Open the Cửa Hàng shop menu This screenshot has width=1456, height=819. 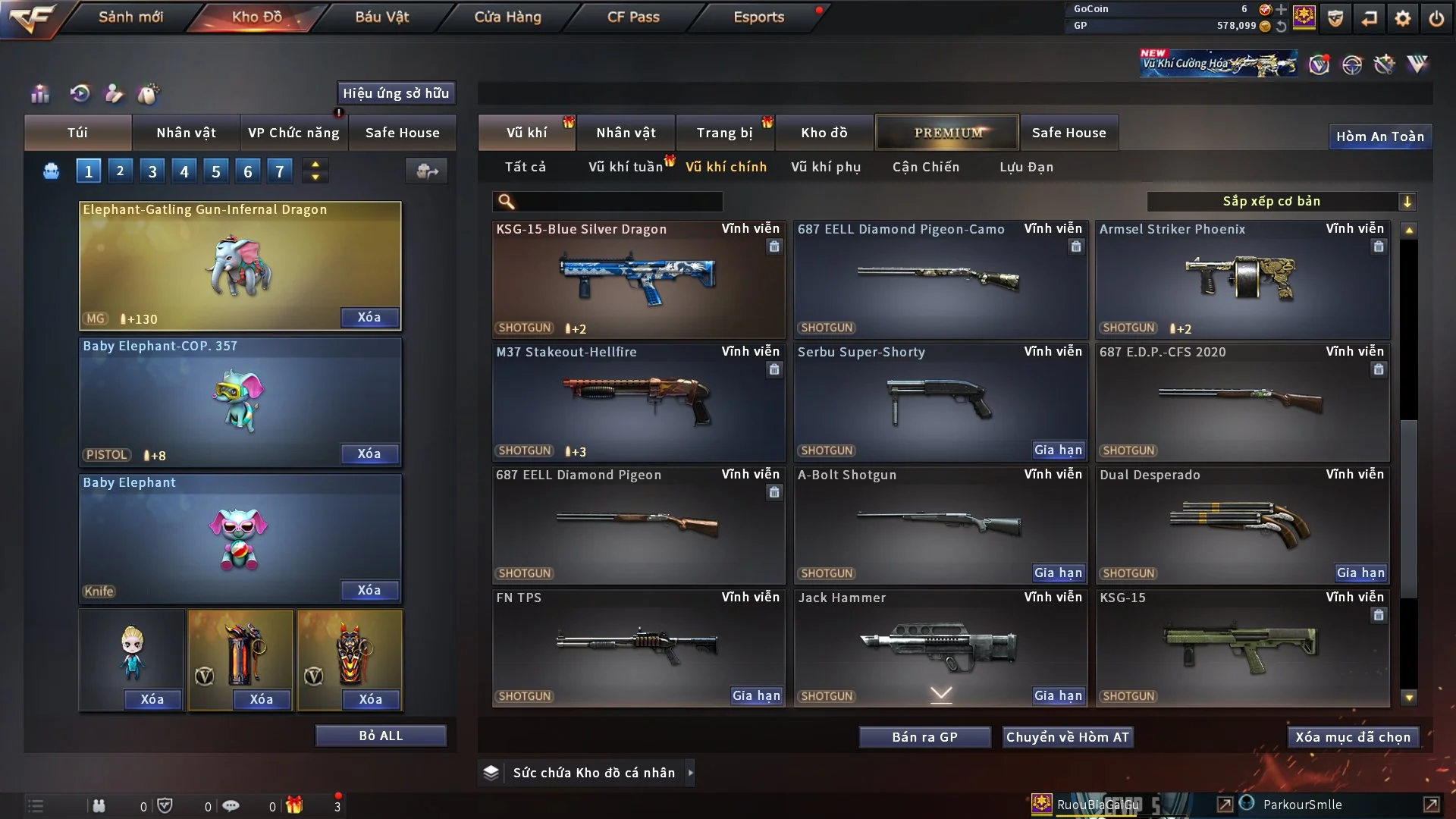pos(507,17)
